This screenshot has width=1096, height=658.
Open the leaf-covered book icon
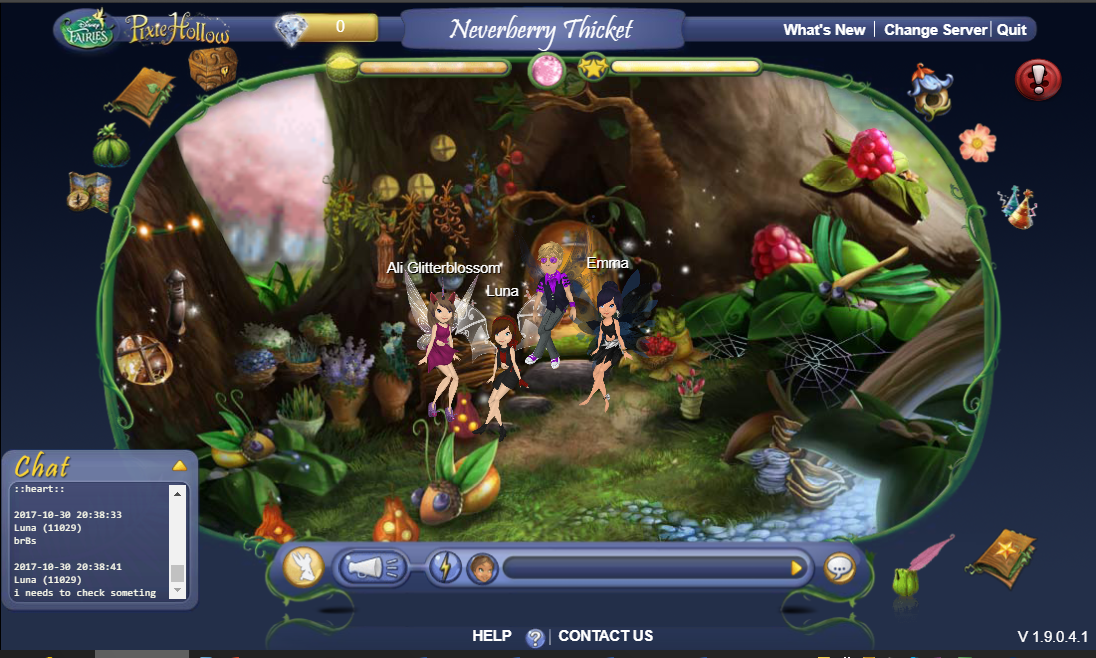click(145, 95)
